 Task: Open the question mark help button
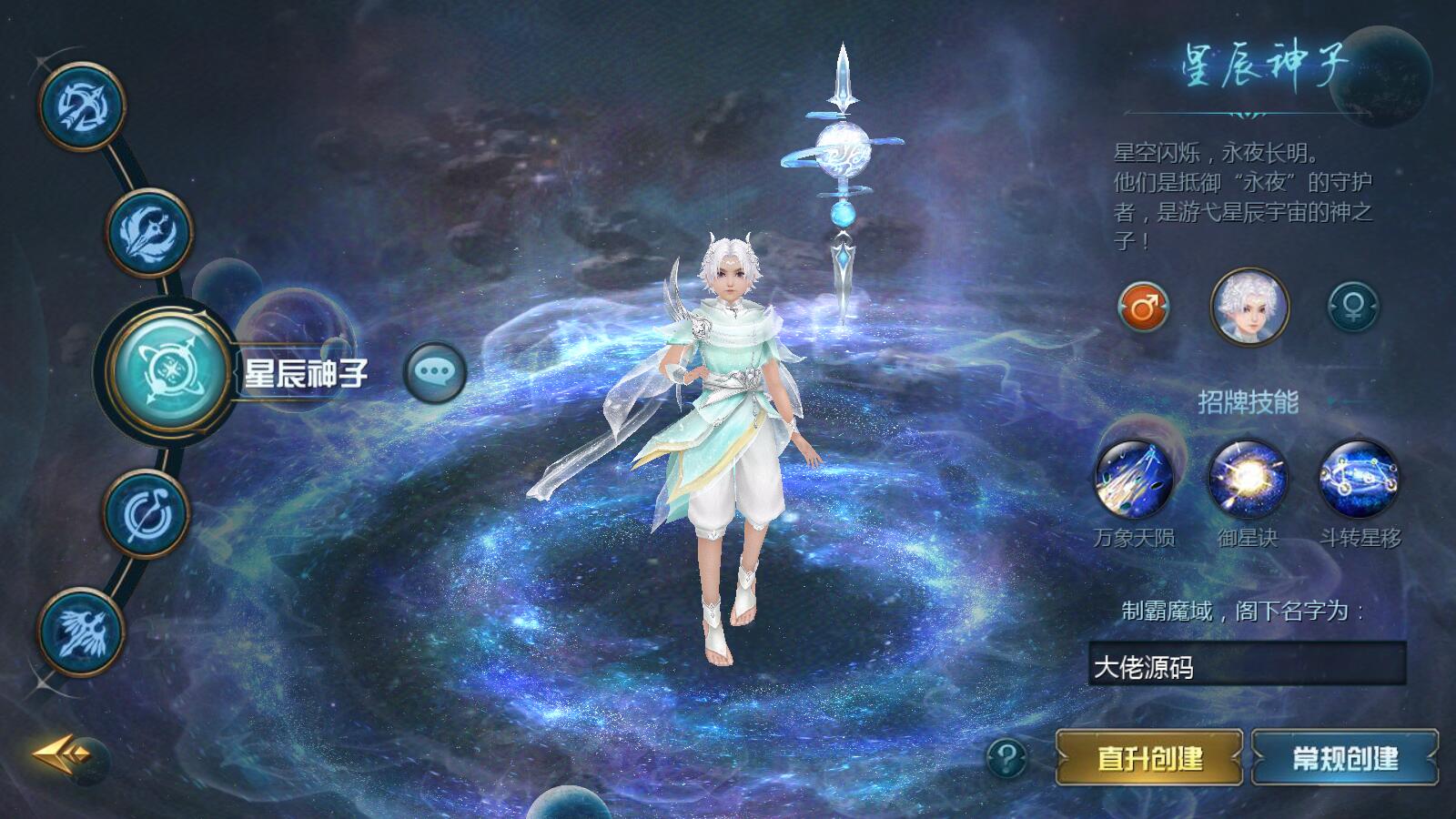[x=1006, y=756]
